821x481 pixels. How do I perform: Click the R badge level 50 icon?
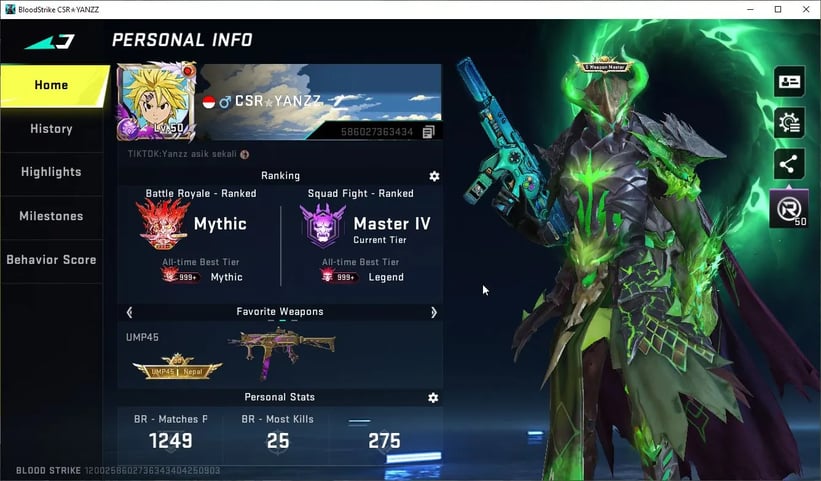point(788,208)
